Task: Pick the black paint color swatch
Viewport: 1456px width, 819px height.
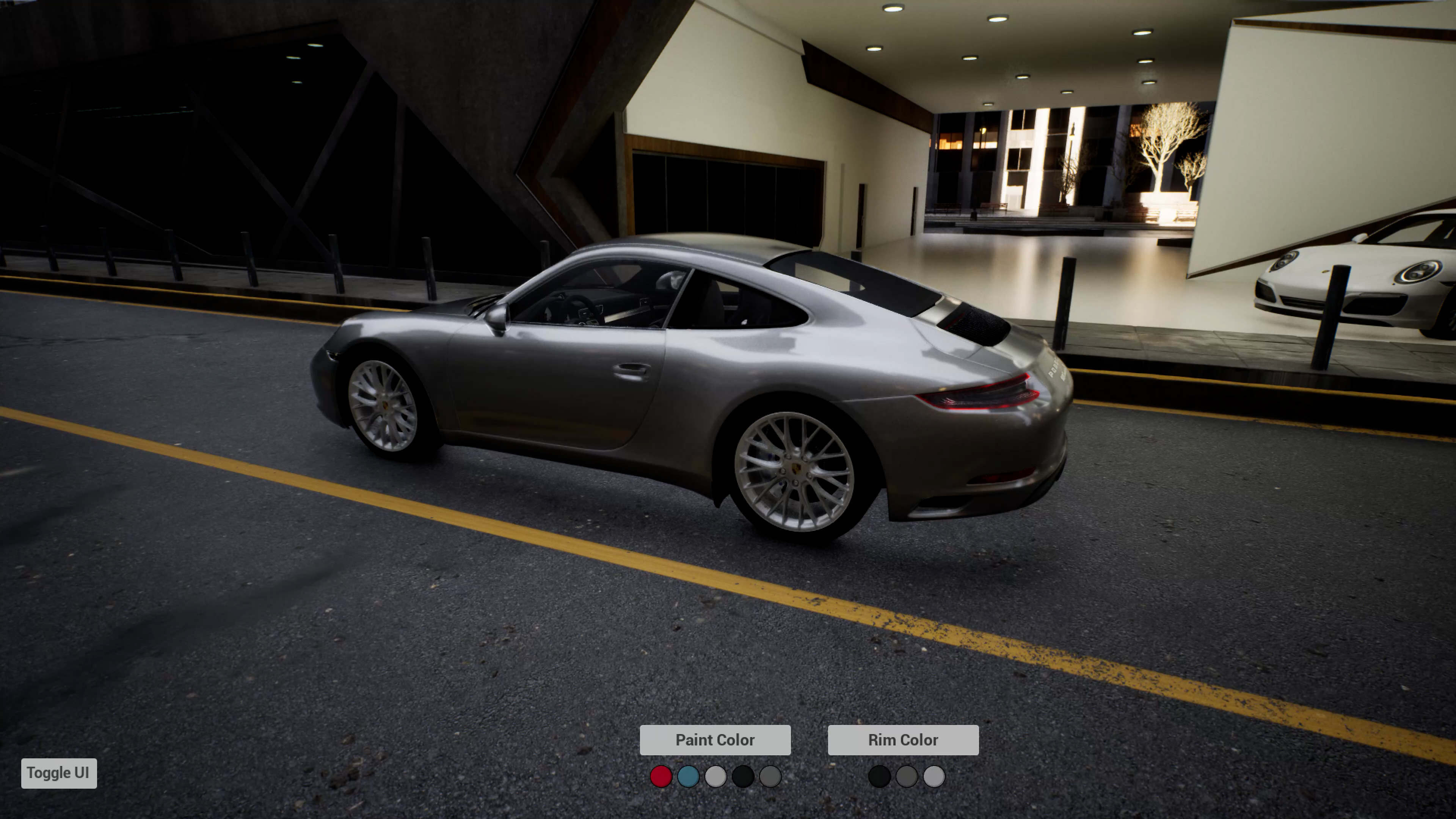Action: [743, 776]
